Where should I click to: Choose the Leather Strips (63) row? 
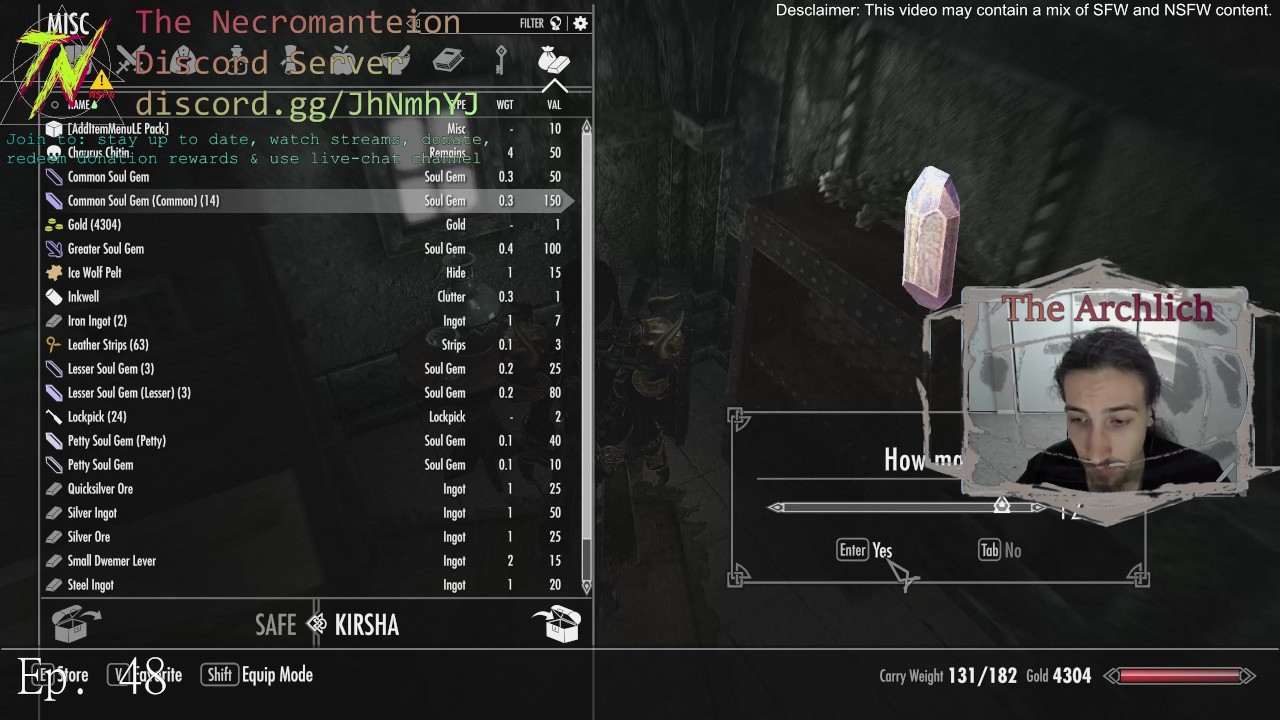pyautogui.click(x=108, y=345)
